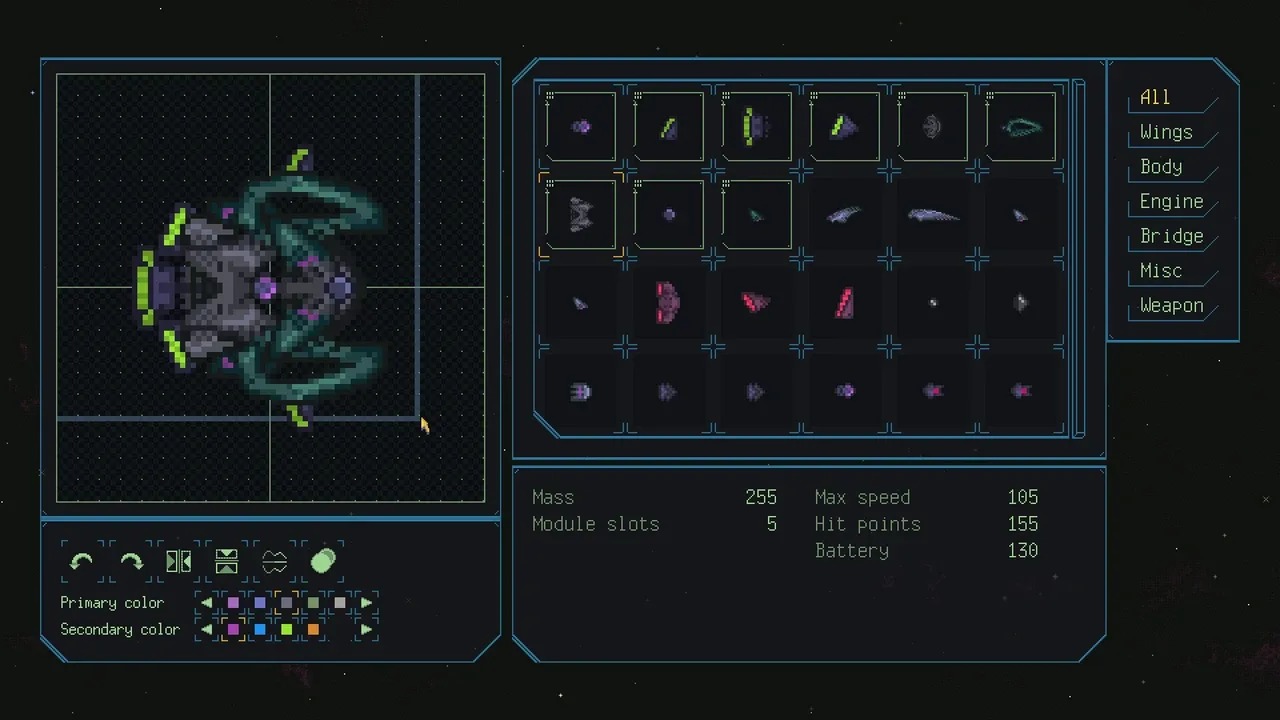Choose the orange secondary color swatch
The image size is (1280, 720).
tap(313, 630)
